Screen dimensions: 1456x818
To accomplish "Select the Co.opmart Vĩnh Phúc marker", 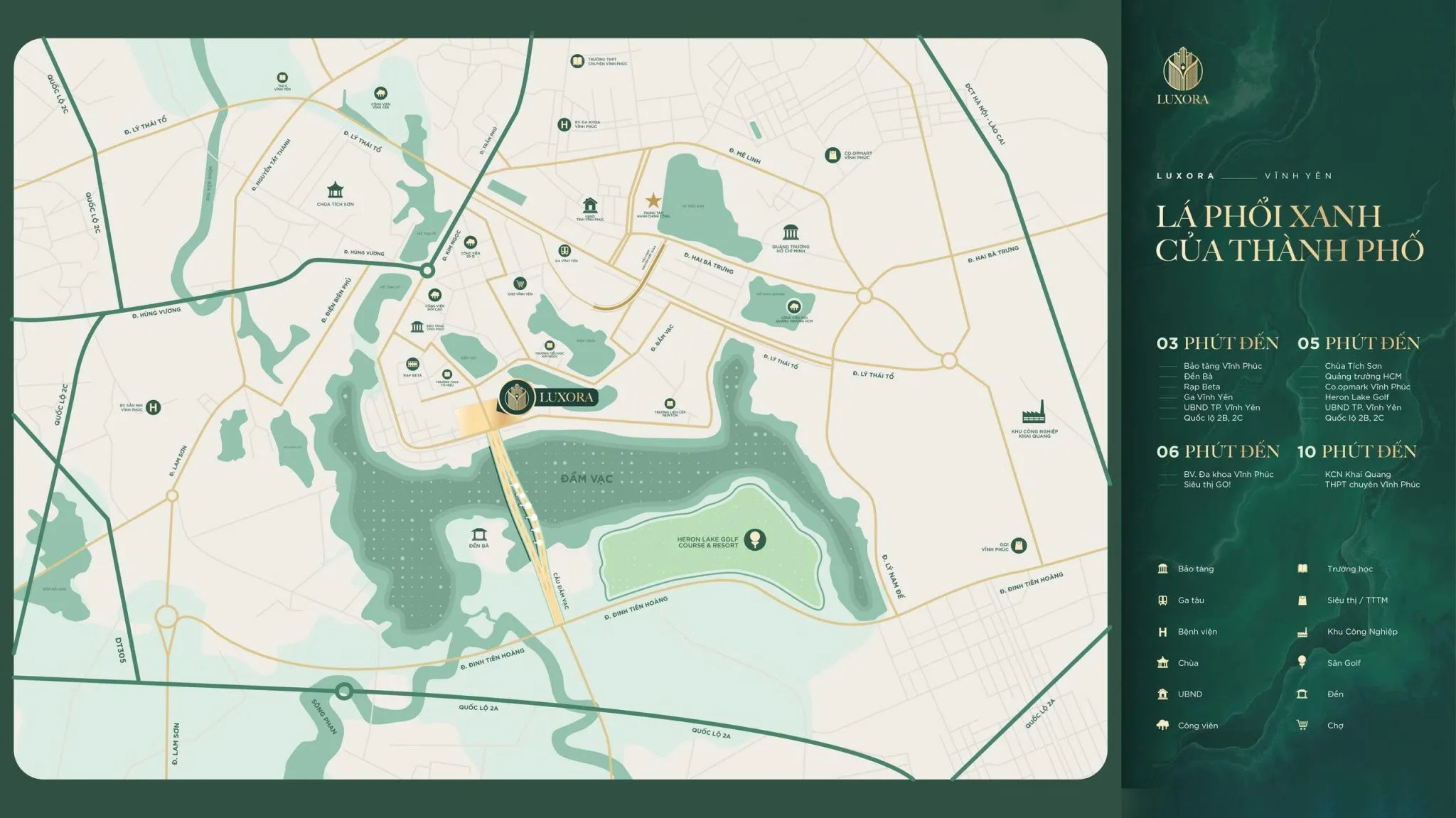I will coord(833,155).
